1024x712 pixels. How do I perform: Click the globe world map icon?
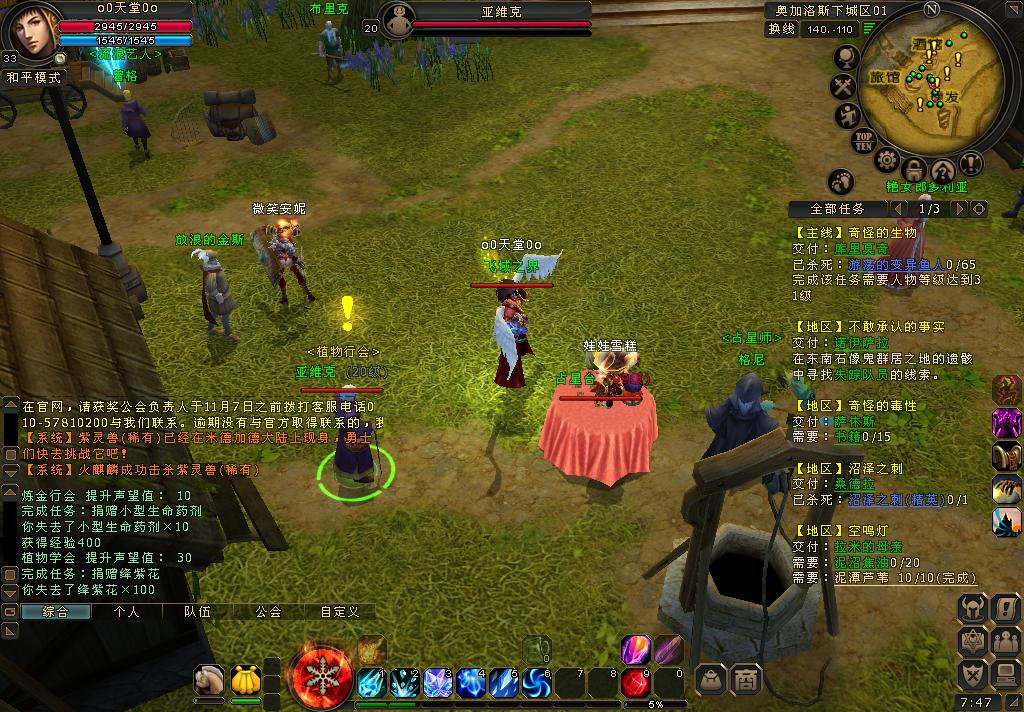846,58
